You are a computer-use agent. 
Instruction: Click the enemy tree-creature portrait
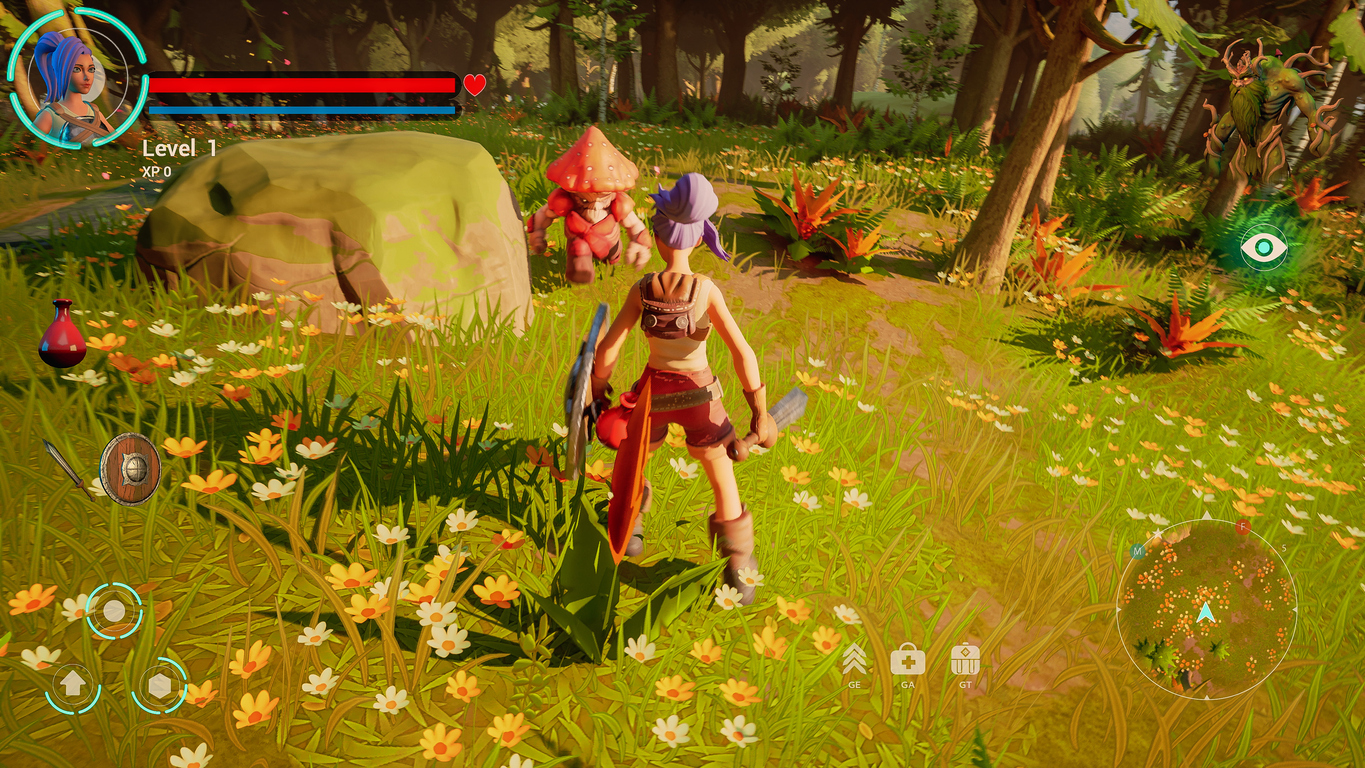tap(1262, 90)
